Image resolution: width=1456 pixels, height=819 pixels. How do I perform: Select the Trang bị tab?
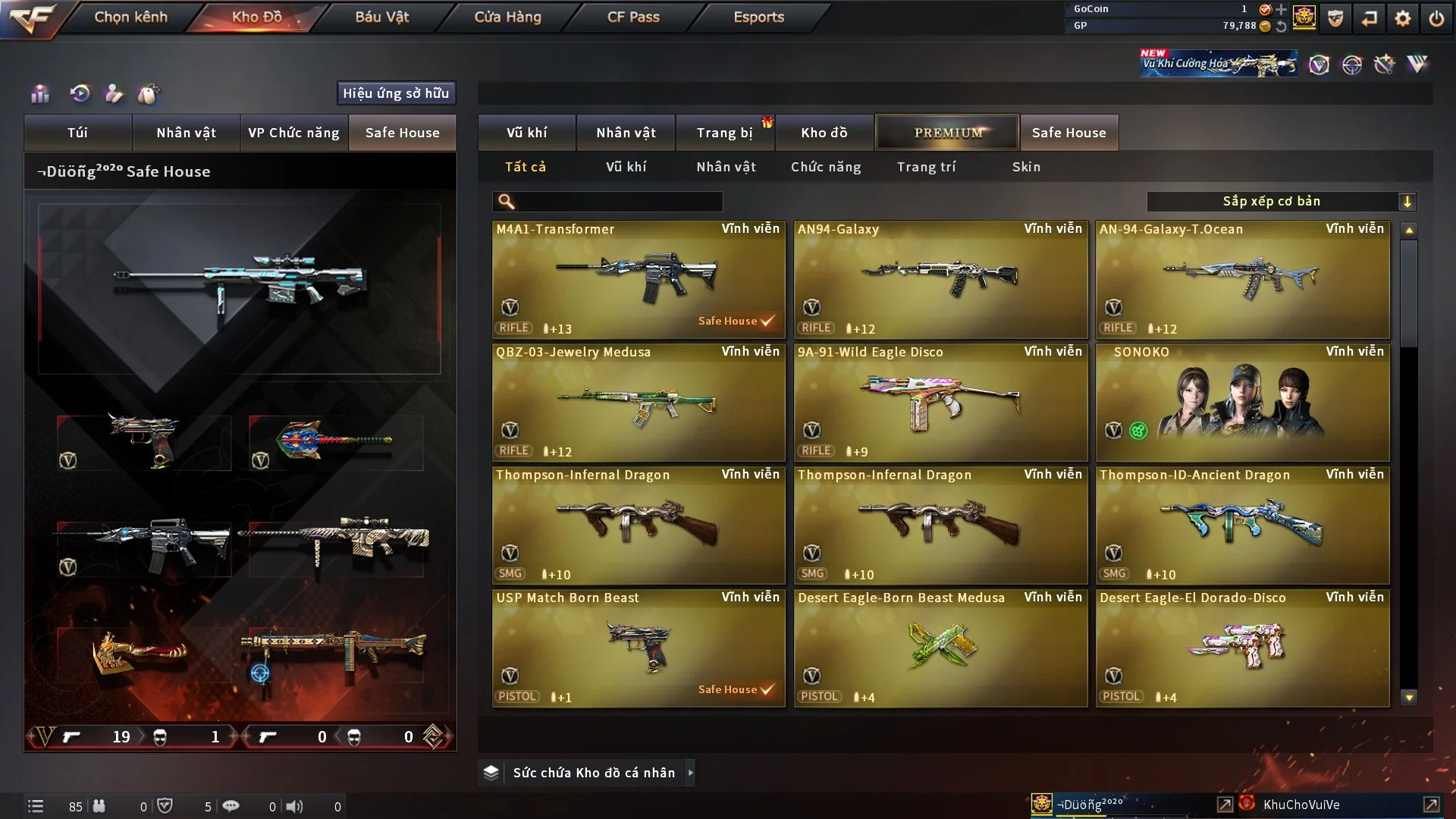(x=724, y=133)
